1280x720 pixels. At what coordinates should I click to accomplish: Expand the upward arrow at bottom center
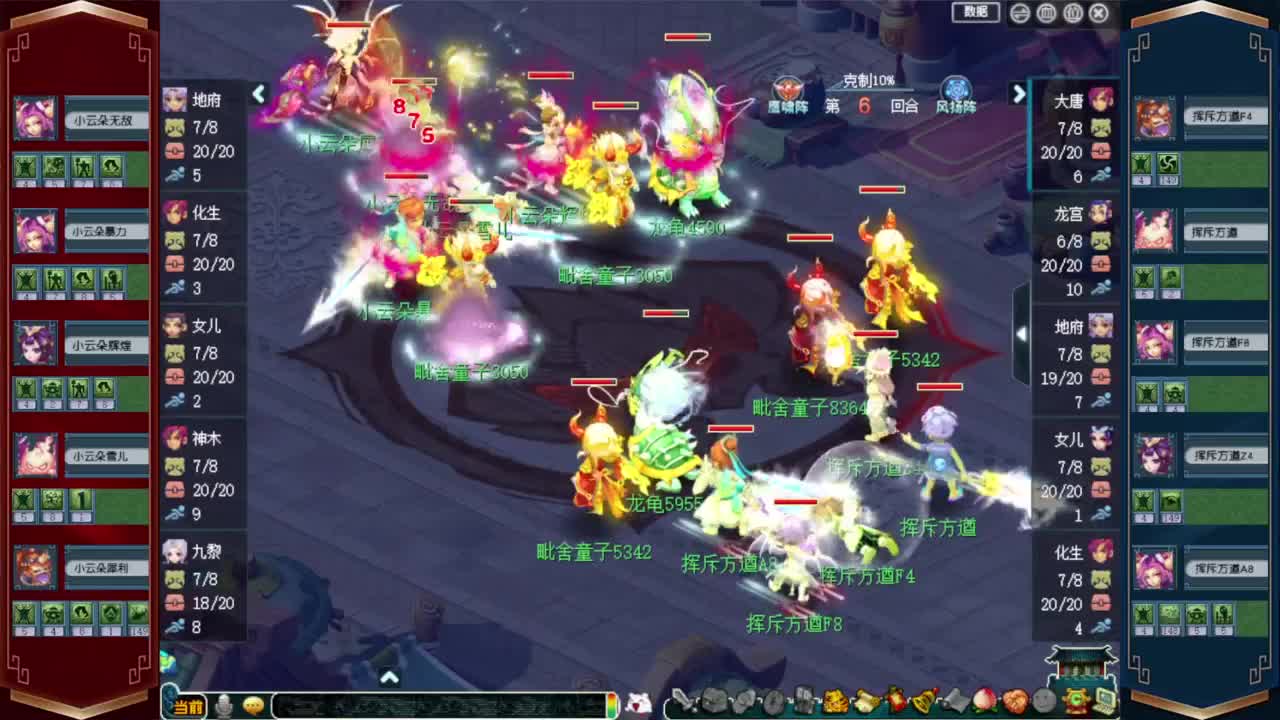pyautogui.click(x=389, y=675)
